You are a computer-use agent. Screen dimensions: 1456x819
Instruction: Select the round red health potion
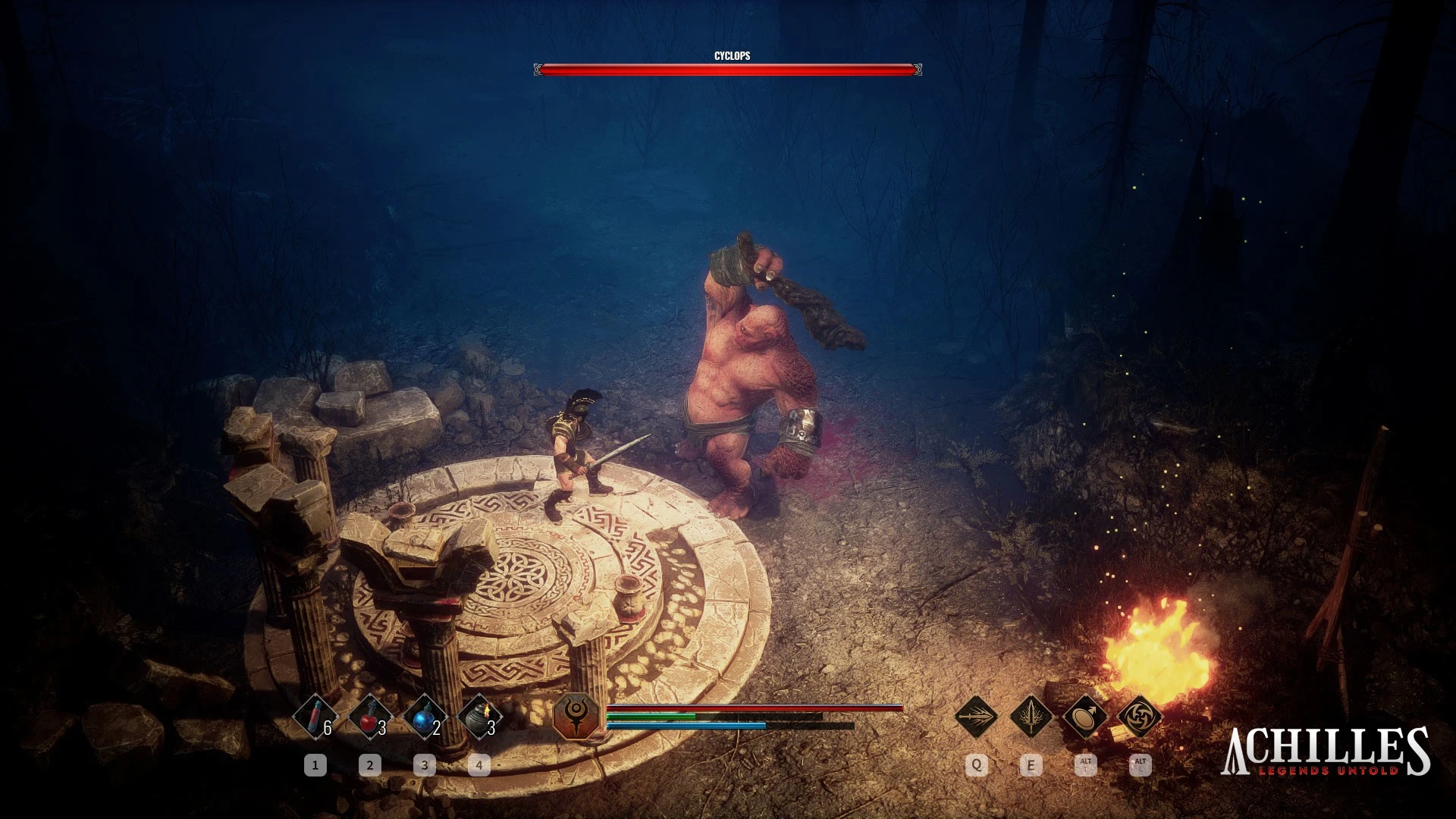tap(370, 717)
